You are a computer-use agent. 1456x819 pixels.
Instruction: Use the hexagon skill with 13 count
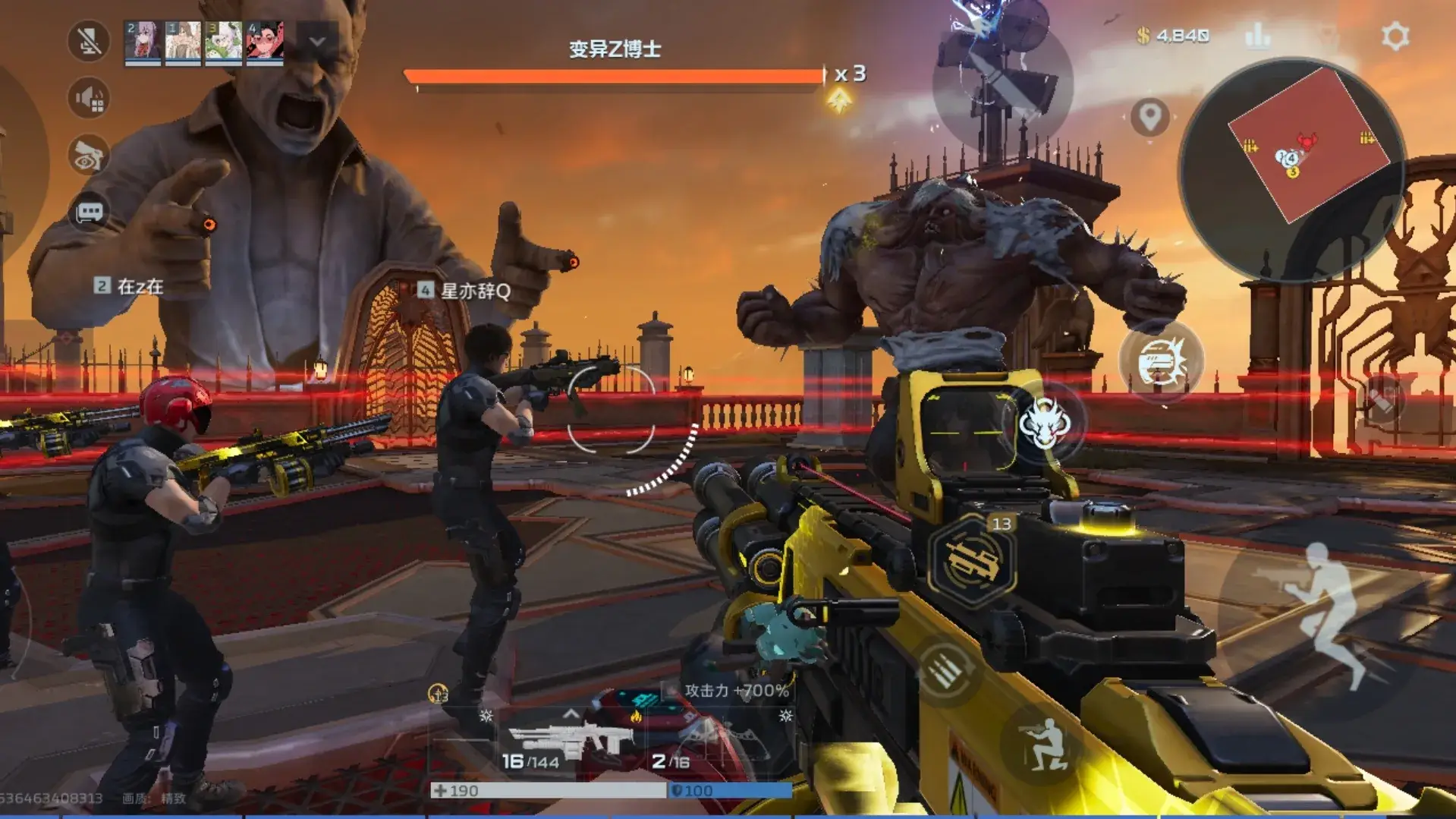coord(973,561)
